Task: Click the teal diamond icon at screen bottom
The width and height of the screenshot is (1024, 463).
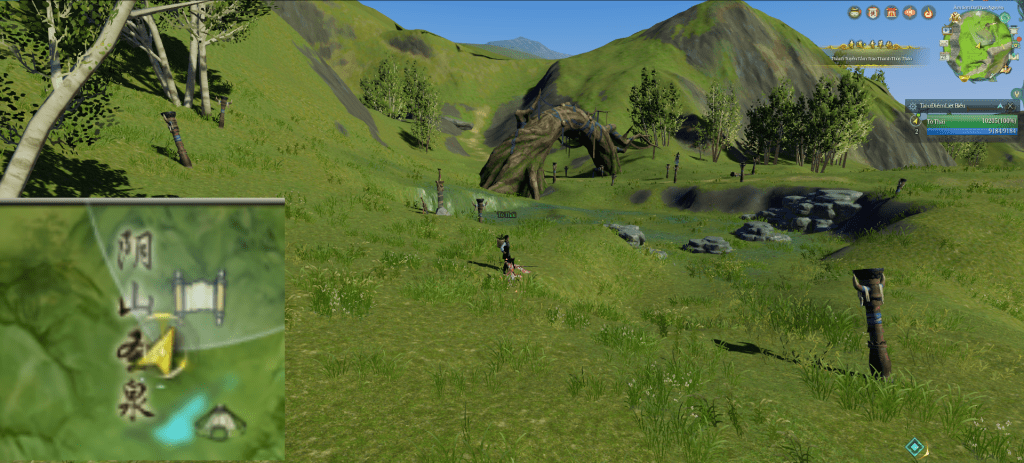Action: tap(914, 447)
